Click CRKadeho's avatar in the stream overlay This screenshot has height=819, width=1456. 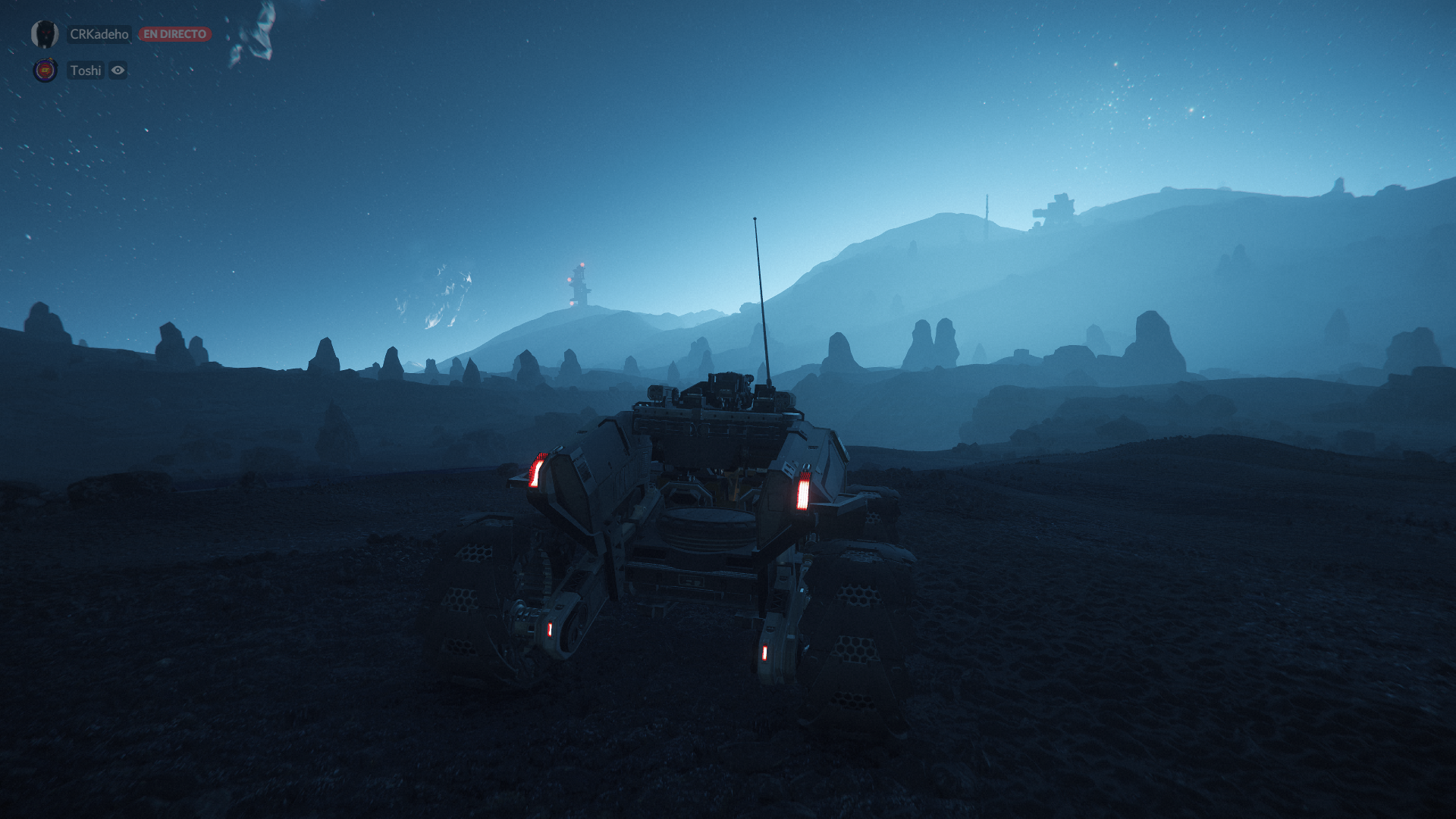pyautogui.click(x=45, y=34)
